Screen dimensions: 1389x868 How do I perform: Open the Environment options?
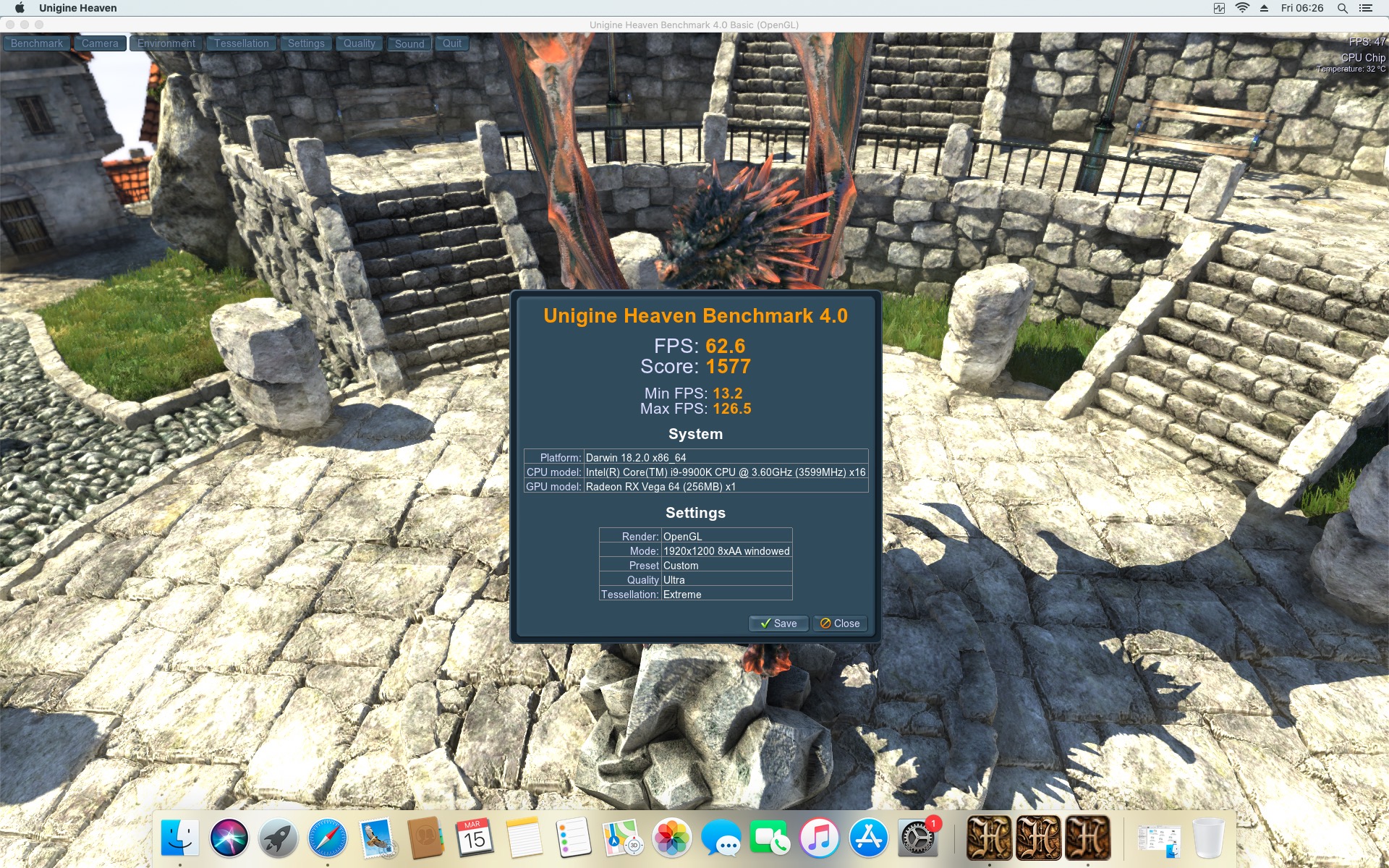[166, 43]
